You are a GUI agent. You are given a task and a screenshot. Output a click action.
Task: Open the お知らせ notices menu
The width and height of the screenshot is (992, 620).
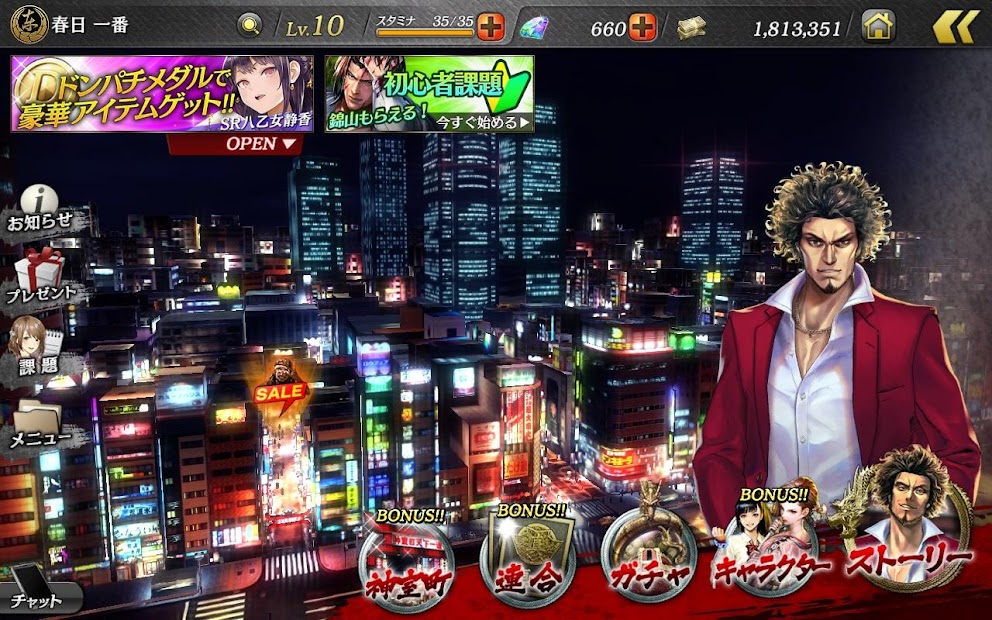coord(40,208)
